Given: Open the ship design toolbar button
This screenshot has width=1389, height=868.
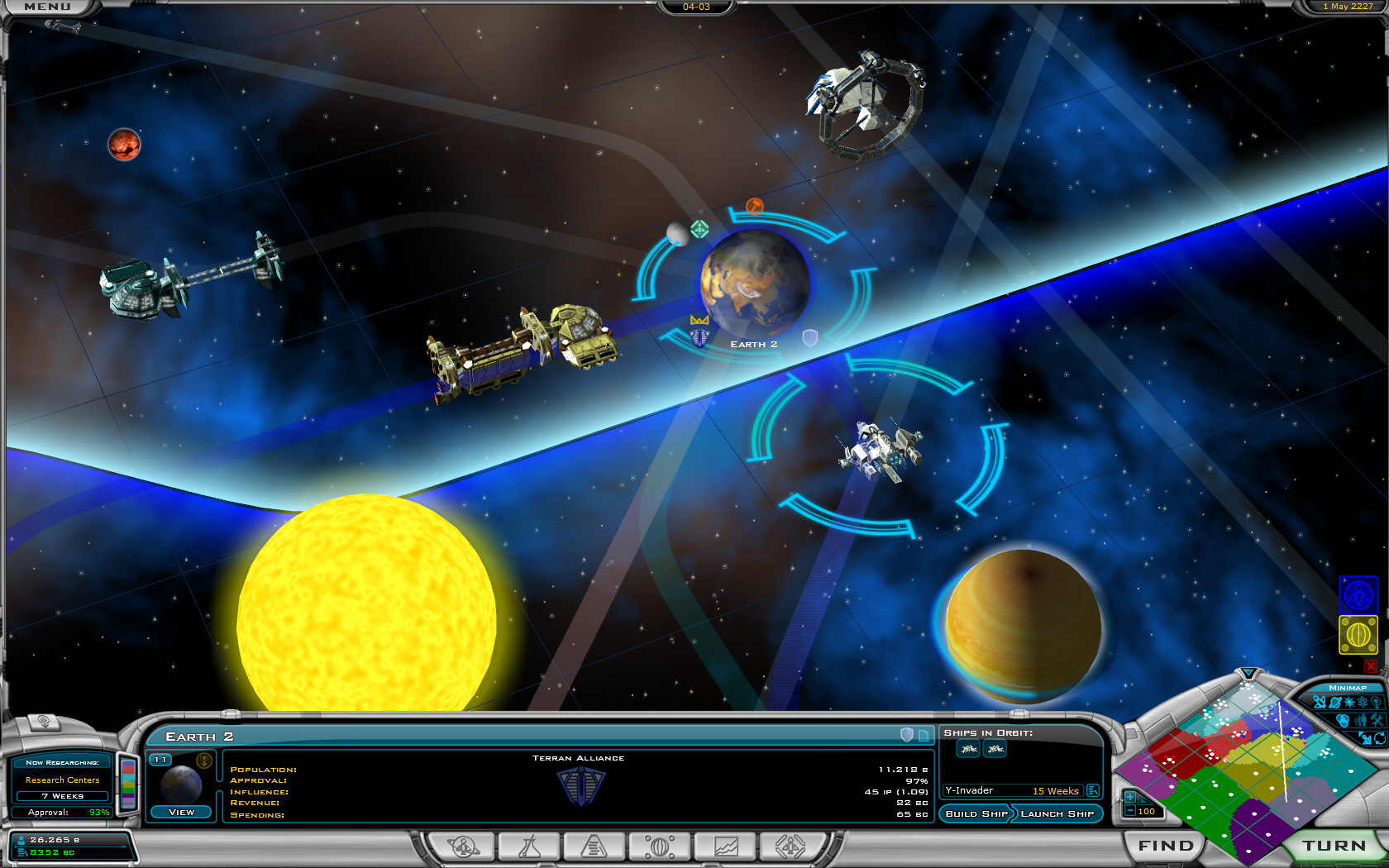Looking at the screenshot, I should point(790,847).
